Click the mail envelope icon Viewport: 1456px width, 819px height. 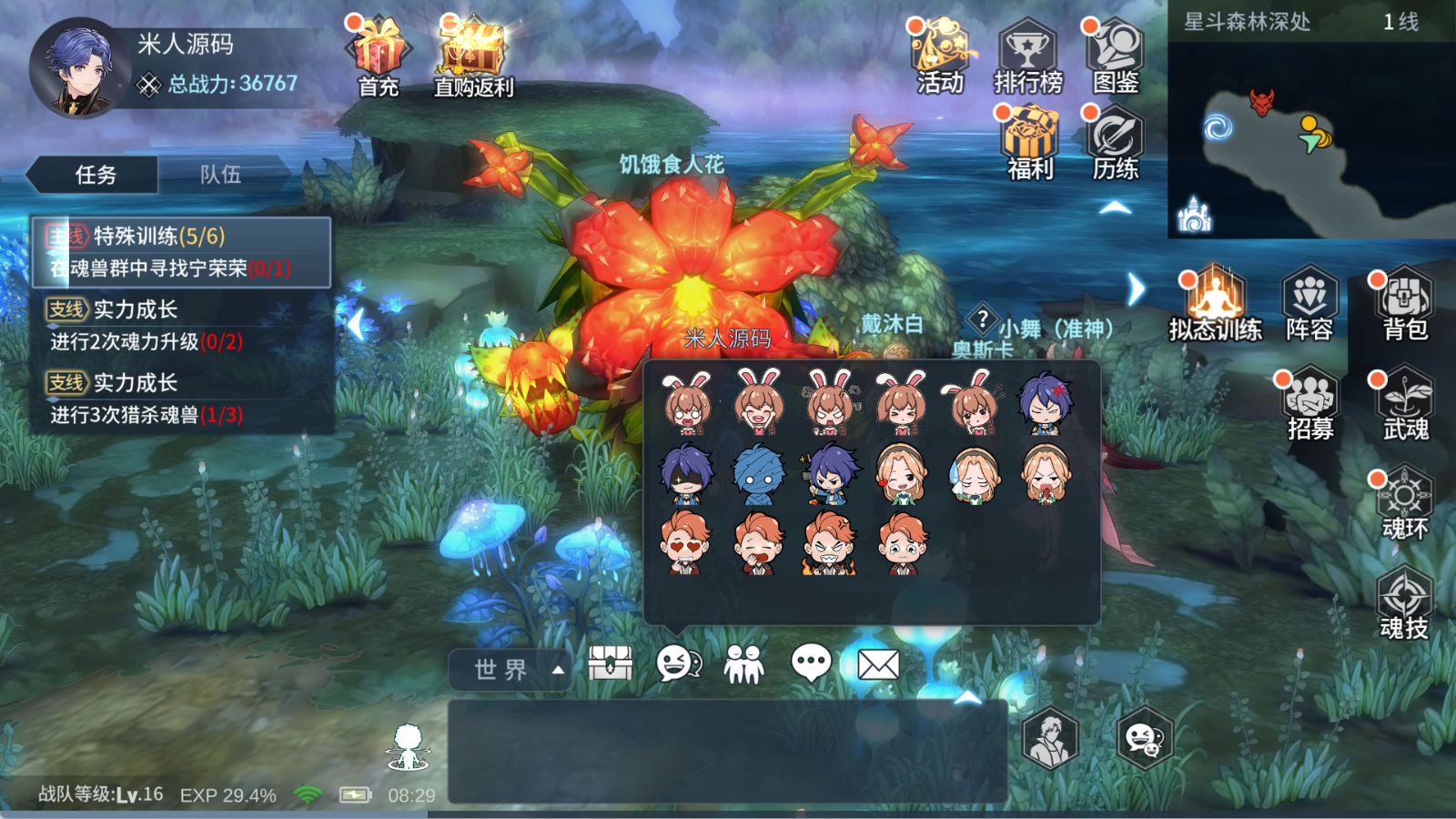(878, 665)
